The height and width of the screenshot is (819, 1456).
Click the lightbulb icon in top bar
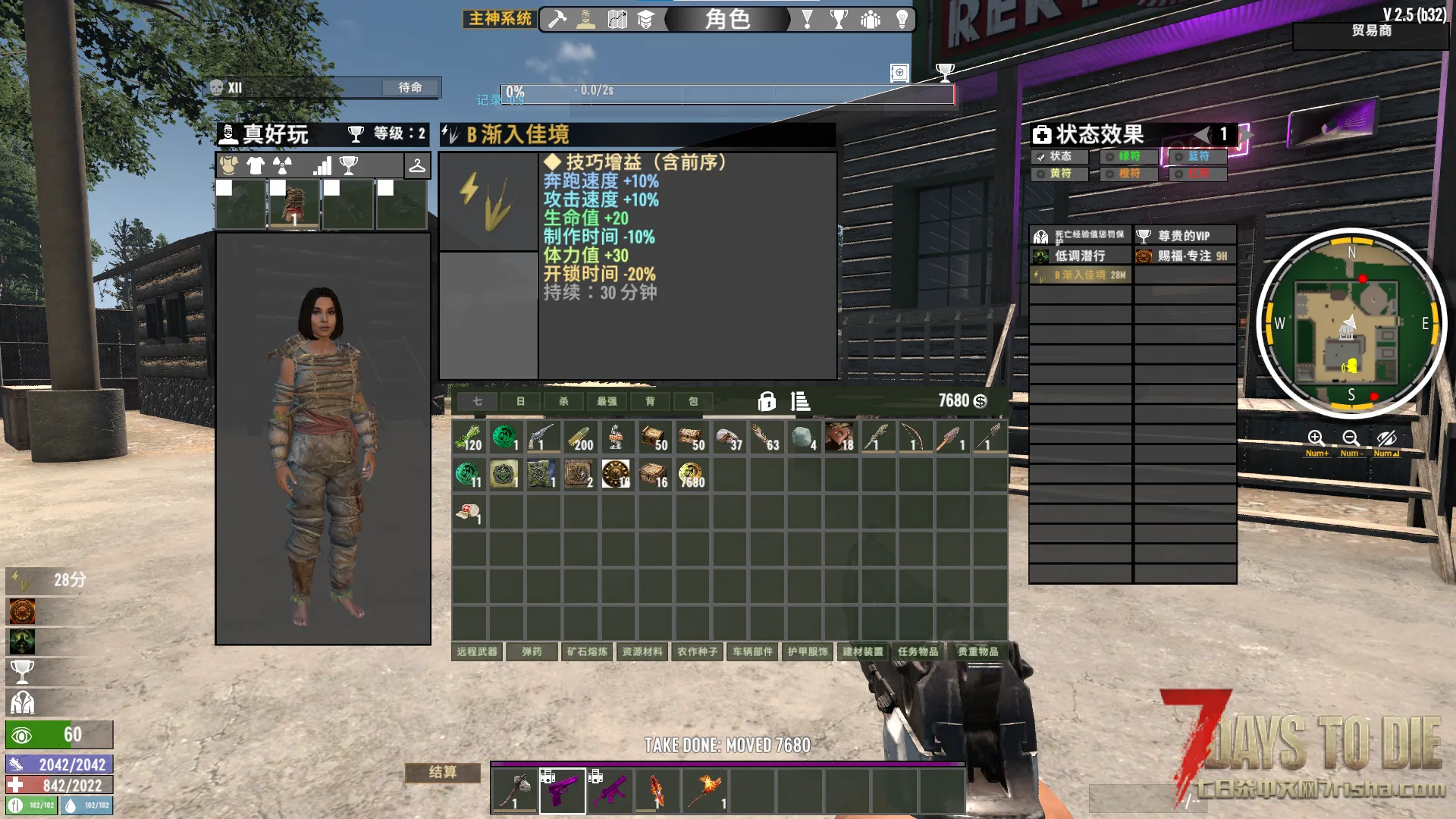902,19
